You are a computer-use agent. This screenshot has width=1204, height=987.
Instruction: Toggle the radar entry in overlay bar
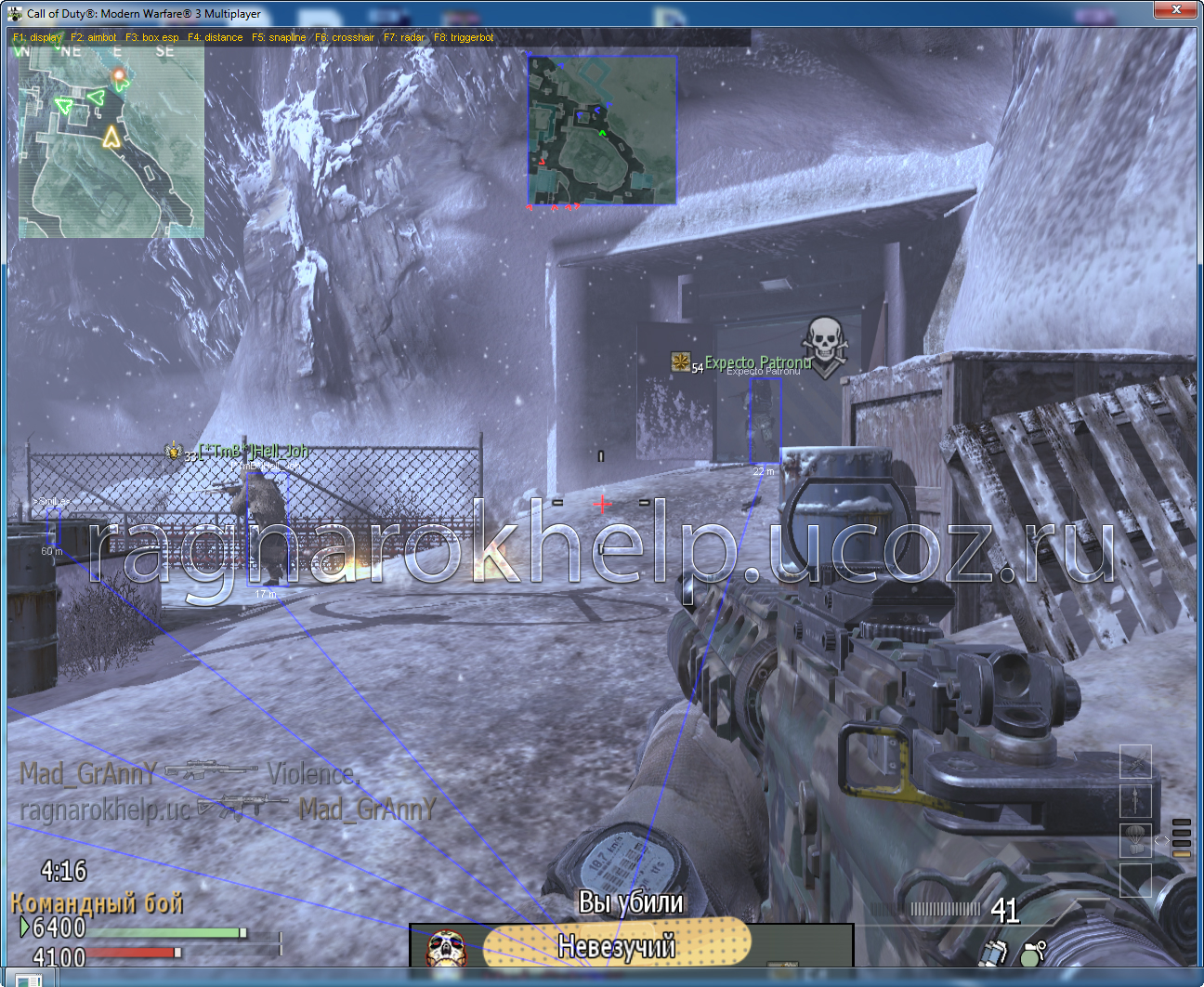pos(404,37)
